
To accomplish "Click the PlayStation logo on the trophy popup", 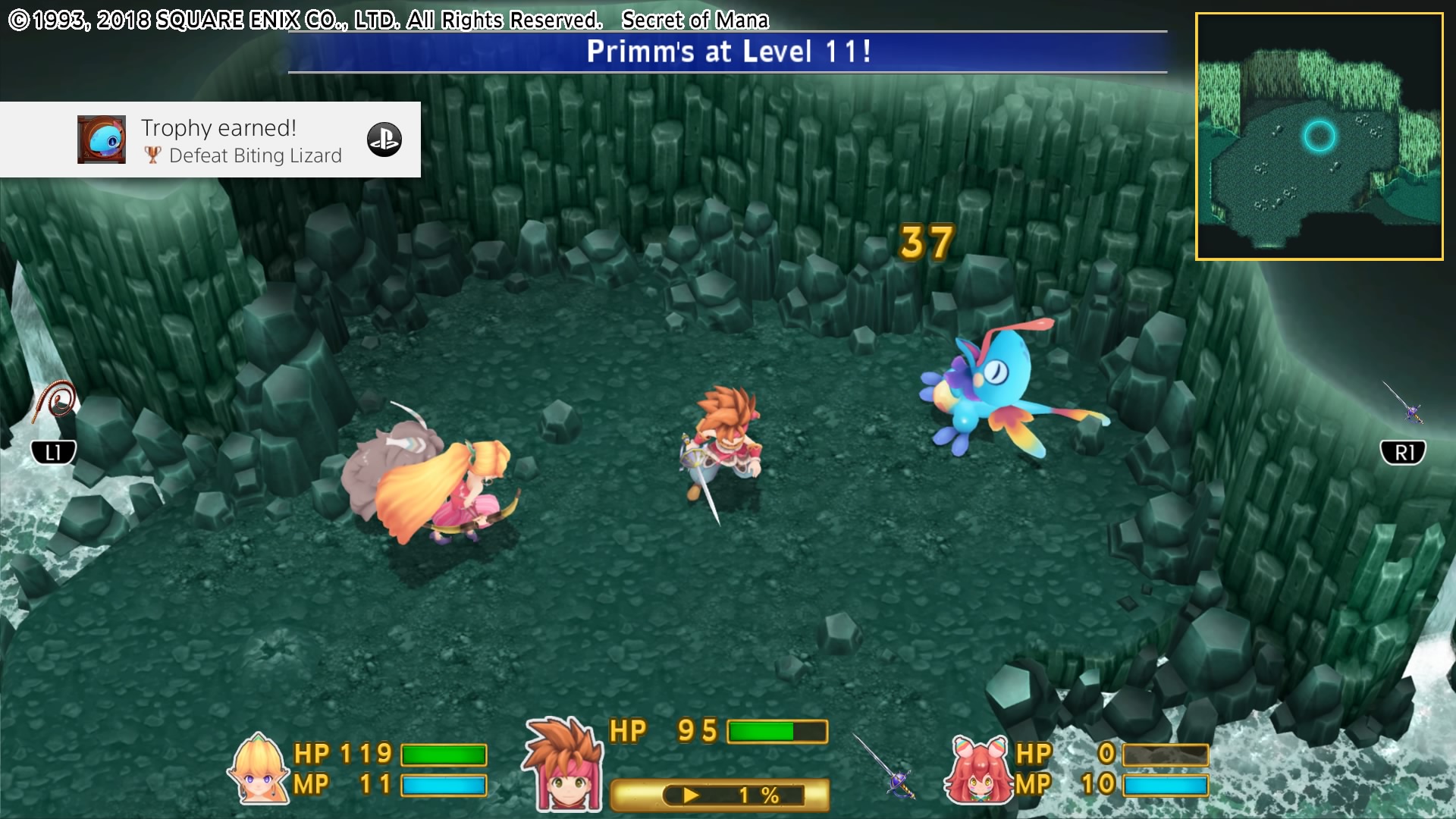I will coord(384,140).
